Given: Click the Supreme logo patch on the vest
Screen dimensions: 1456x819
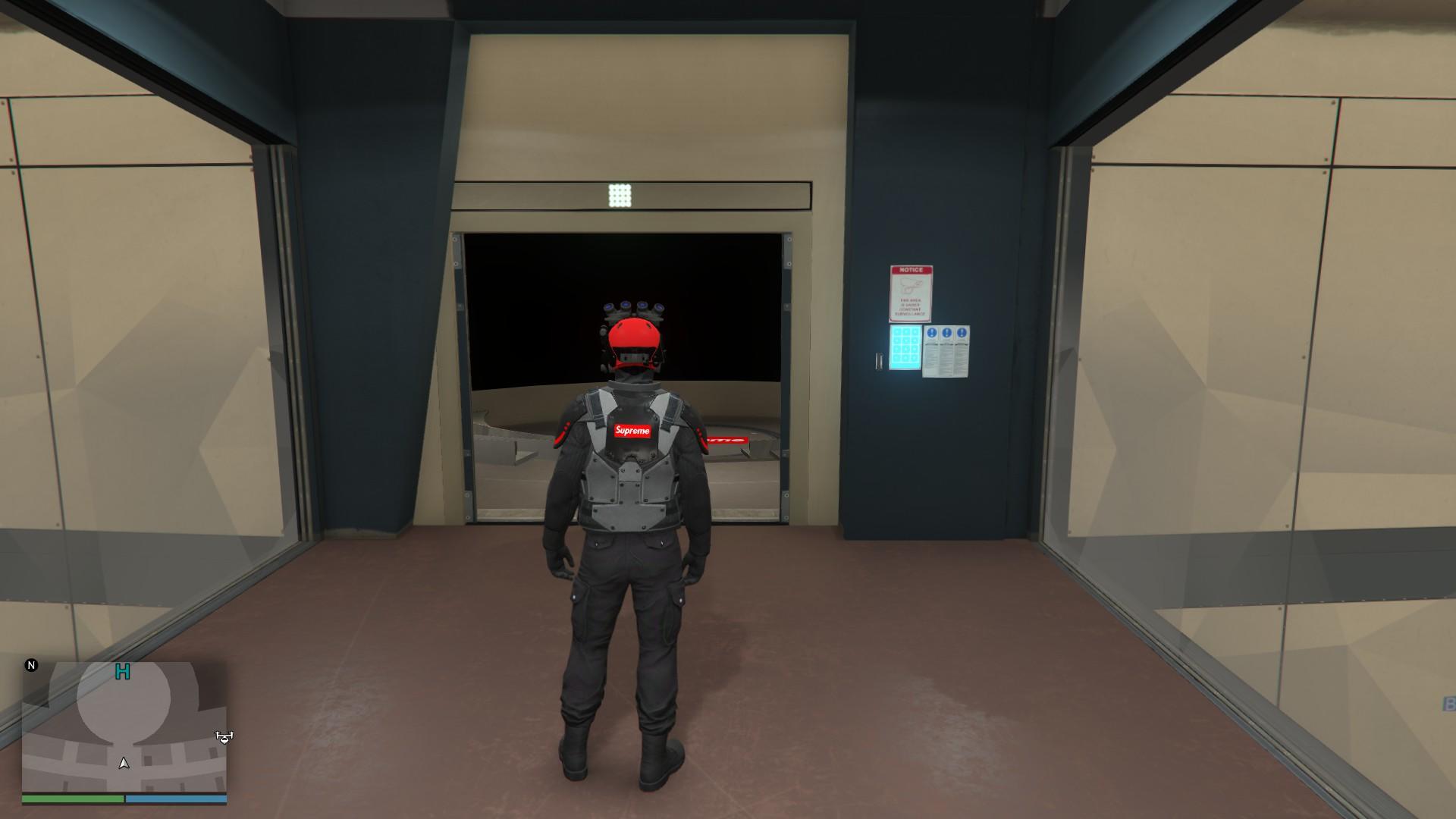Looking at the screenshot, I should point(632,432).
